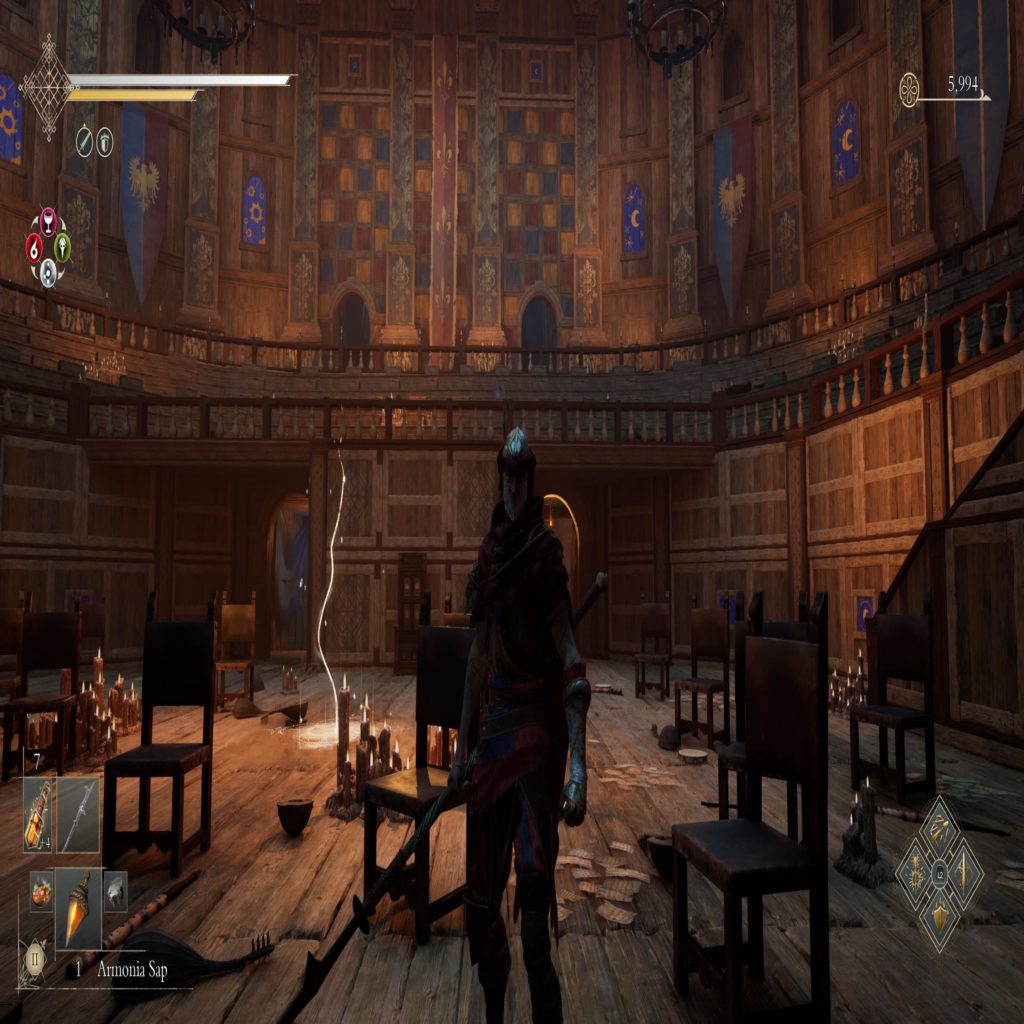
Task: Click the gold currency emblem
Action: (909, 90)
